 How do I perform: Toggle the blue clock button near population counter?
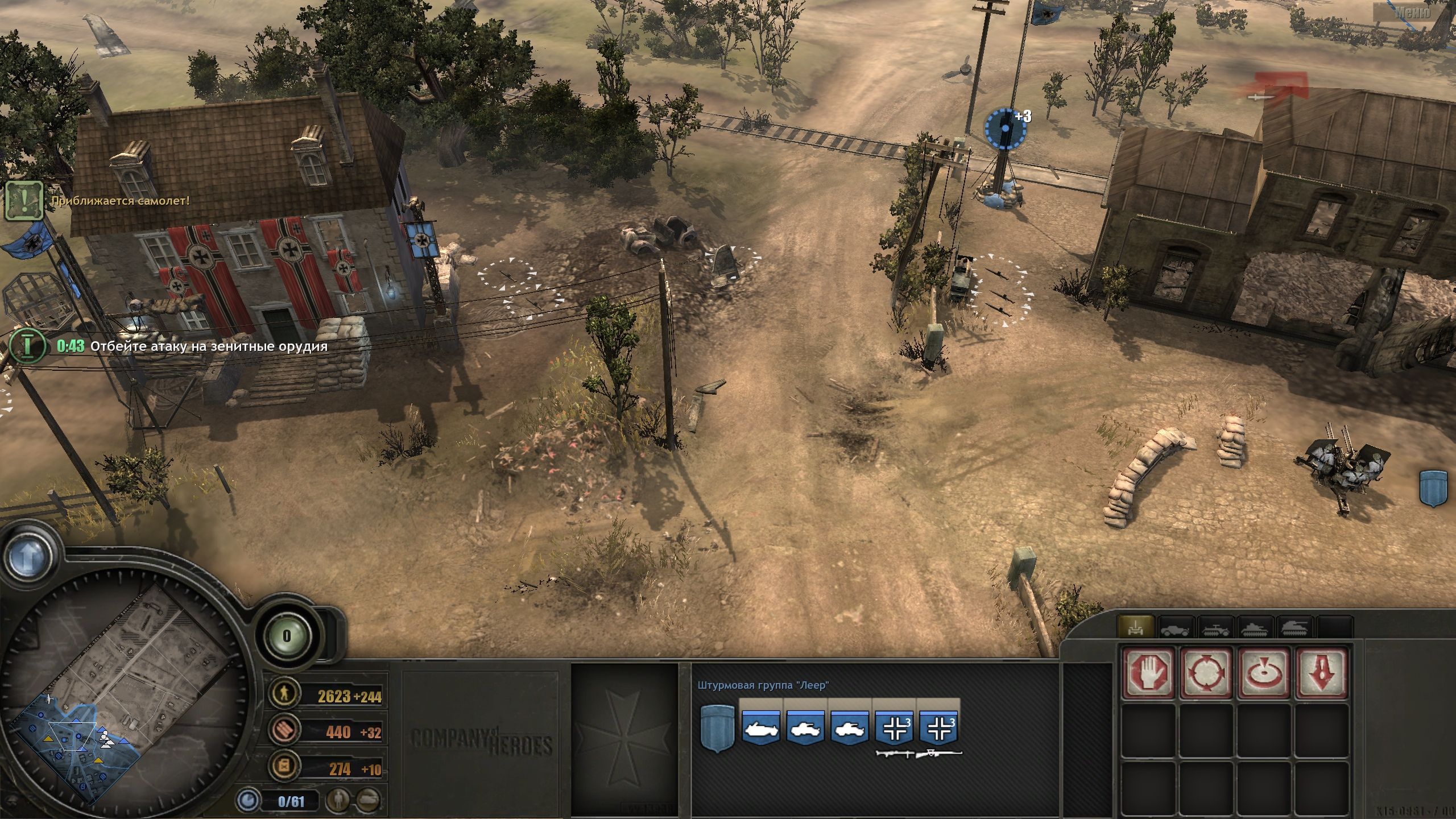(247, 801)
